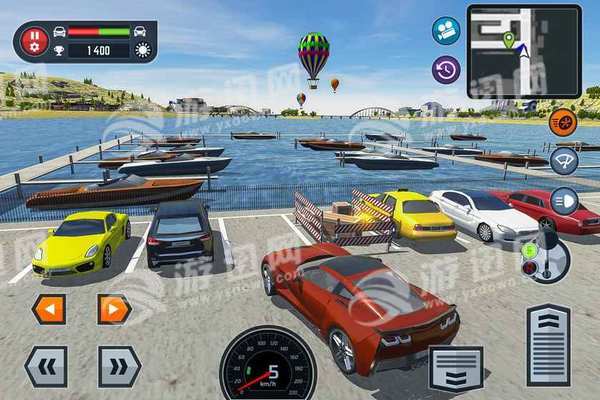600x400 pixels.
Task: Open the minimap
Action: 524,51
